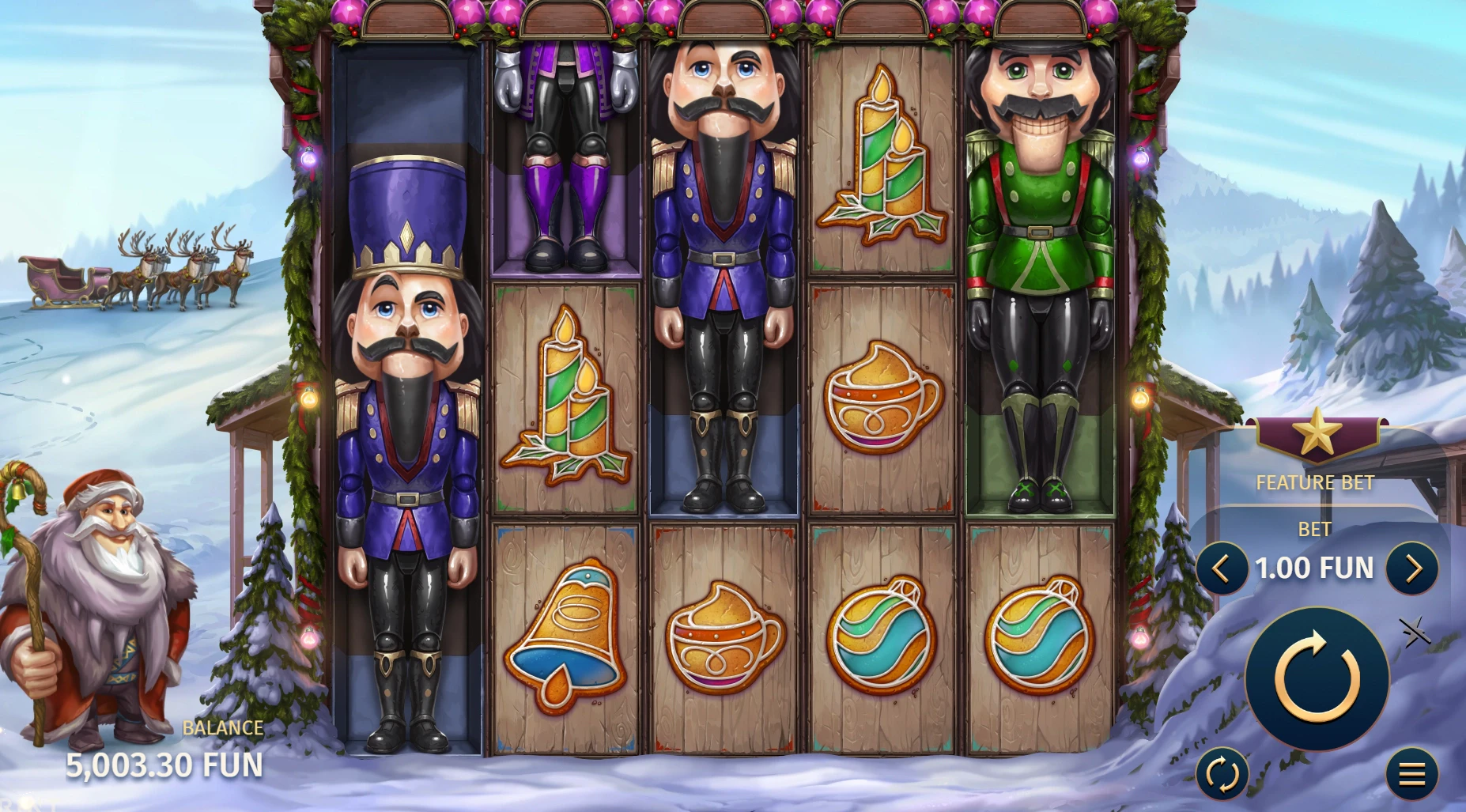Click the bauble cookie on reel four
The image size is (1466, 812).
tap(880, 639)
